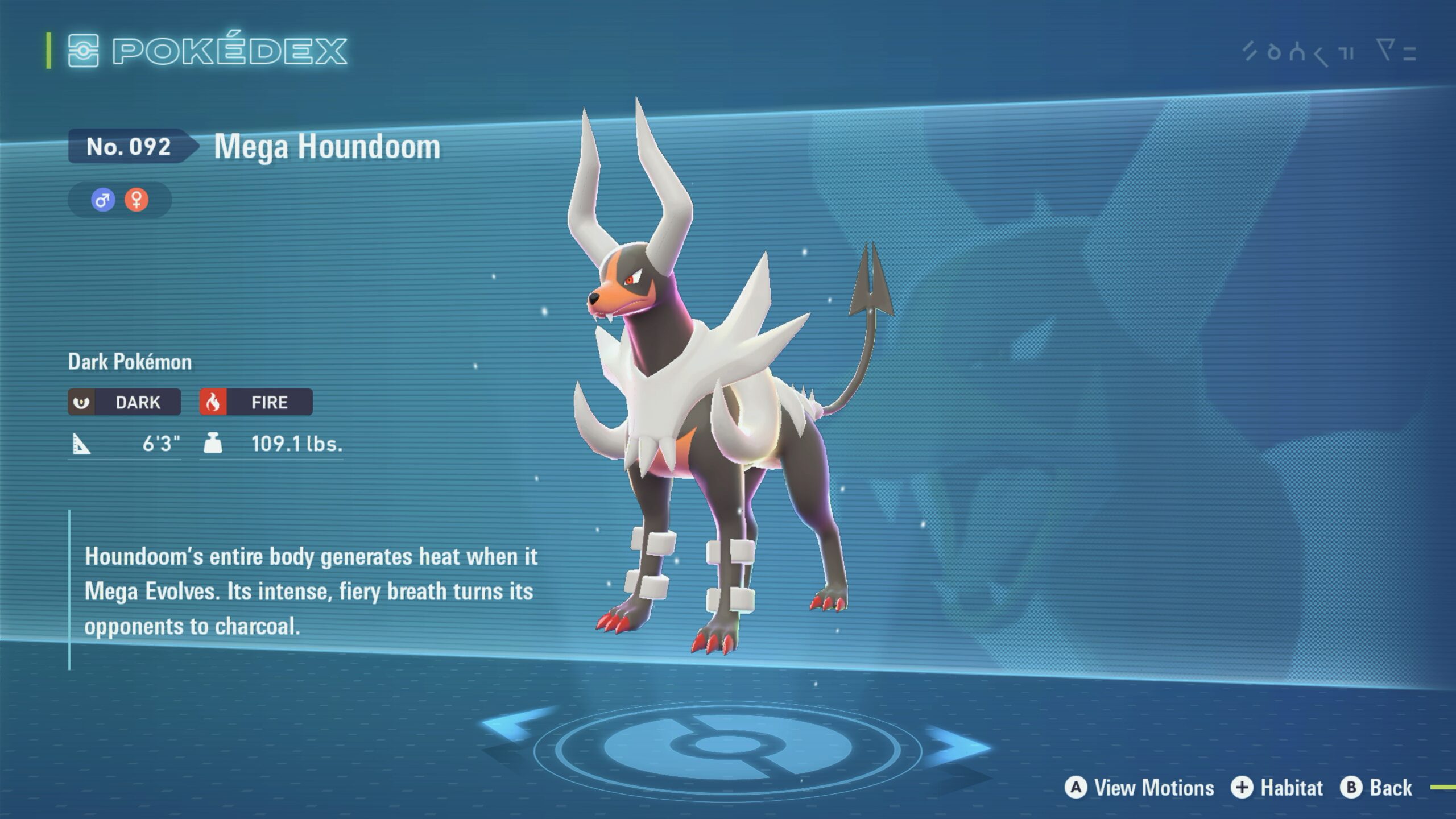
Task: Open View Motions for this Pokémon
Action: pyautogui.click(x=1139, y=788)
